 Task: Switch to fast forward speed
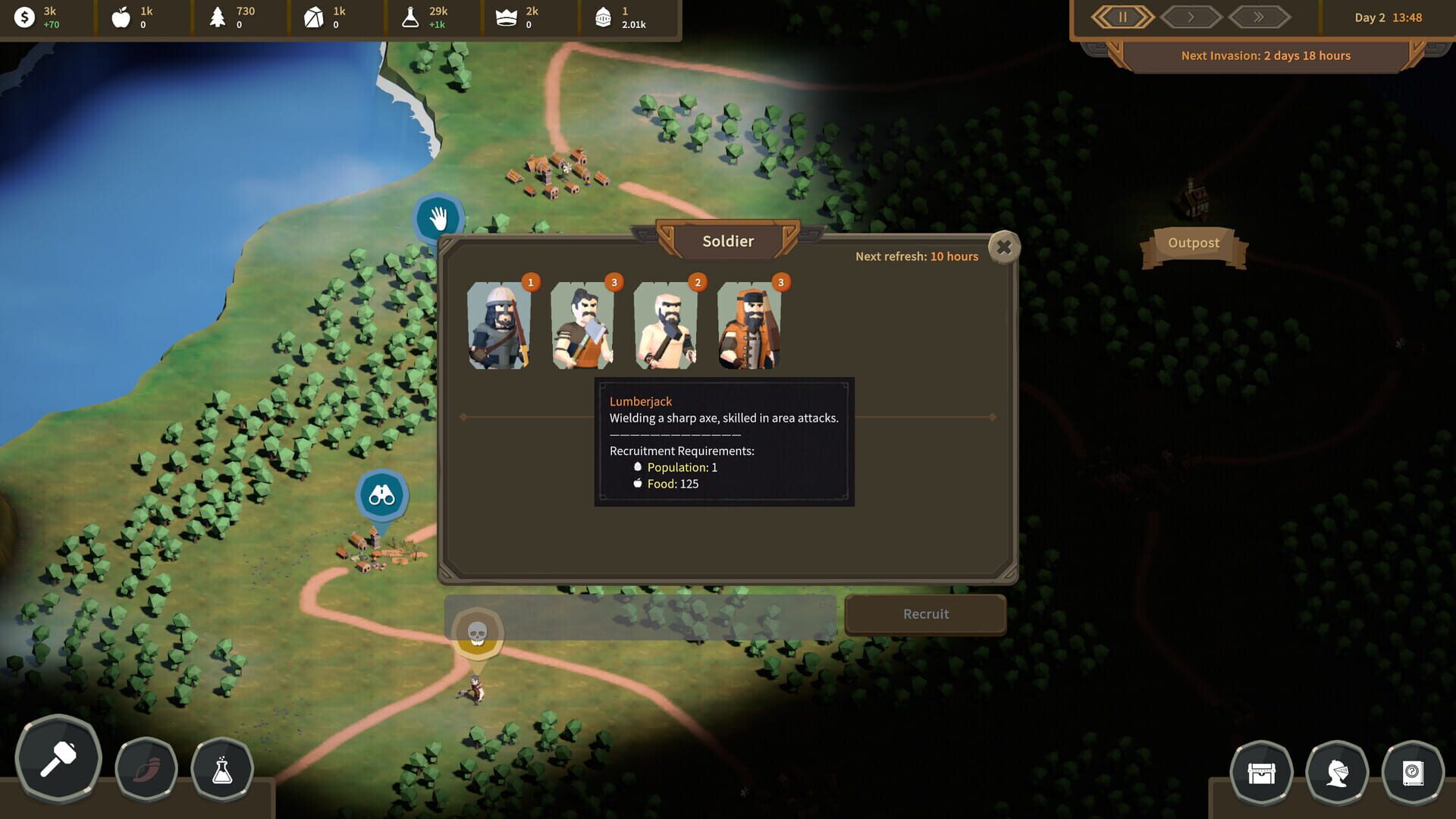[x=1259, y=17]
